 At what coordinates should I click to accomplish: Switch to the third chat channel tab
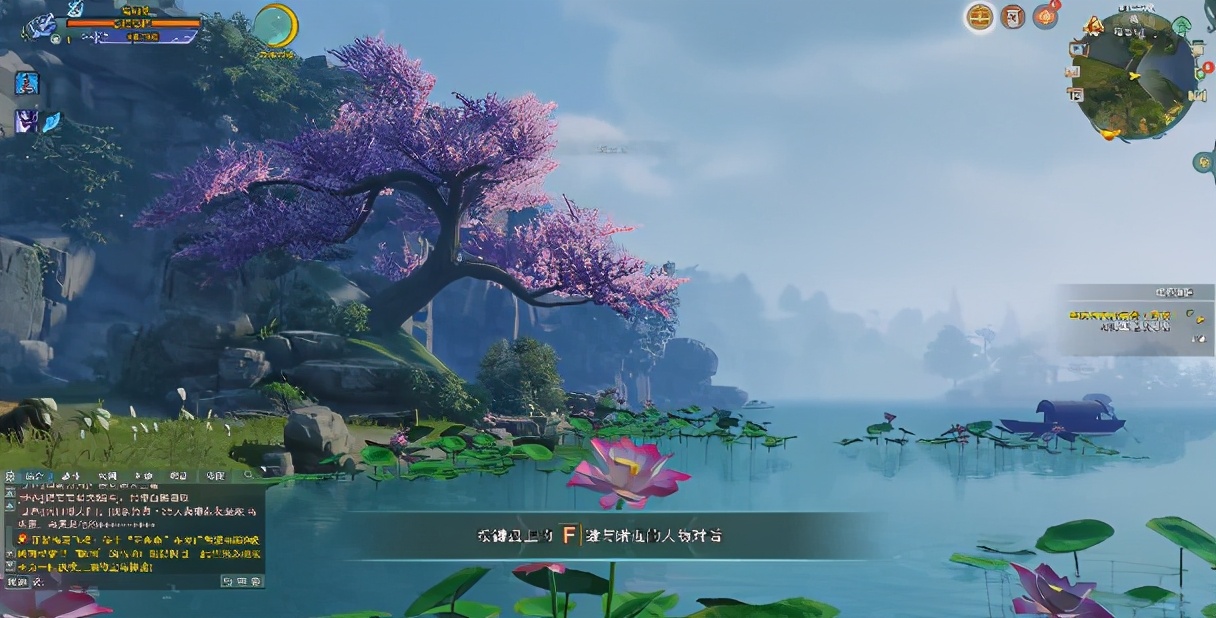coord(107,476)
